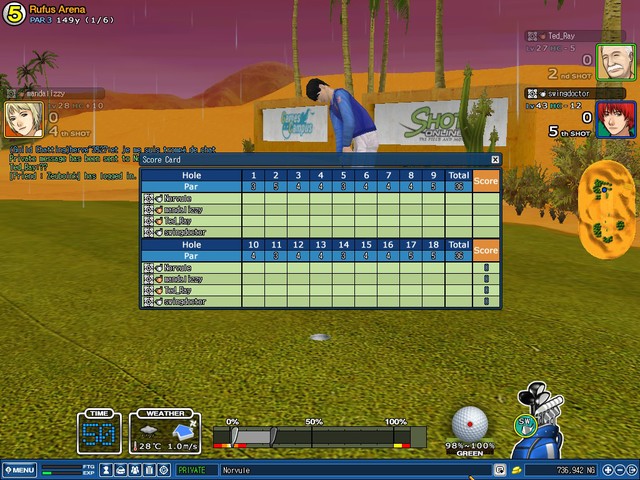Open the MENU button
640x480 pixels.
click(19, 469)
